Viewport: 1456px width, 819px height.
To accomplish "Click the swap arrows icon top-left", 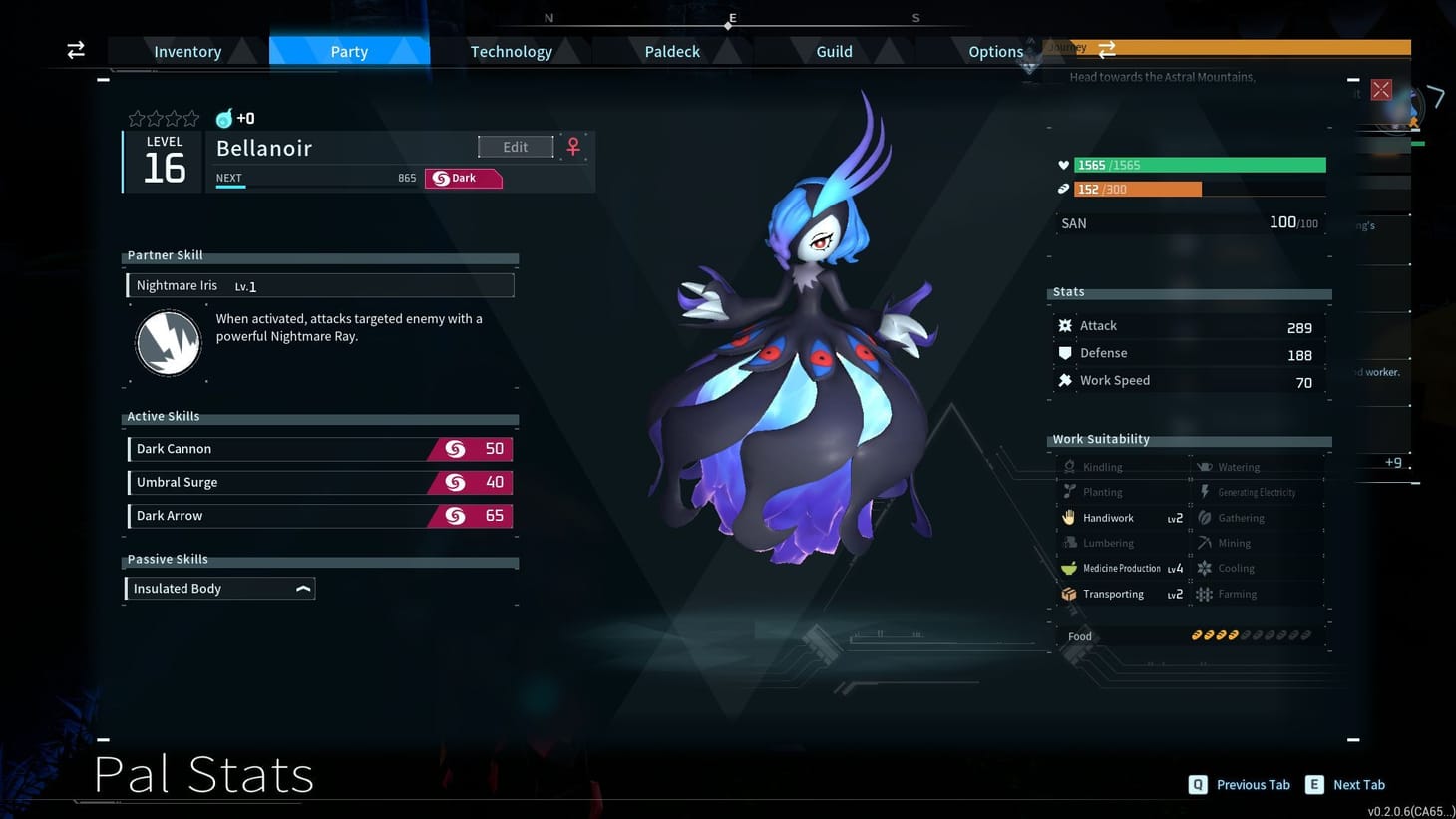I will click(x=75, y=49).
